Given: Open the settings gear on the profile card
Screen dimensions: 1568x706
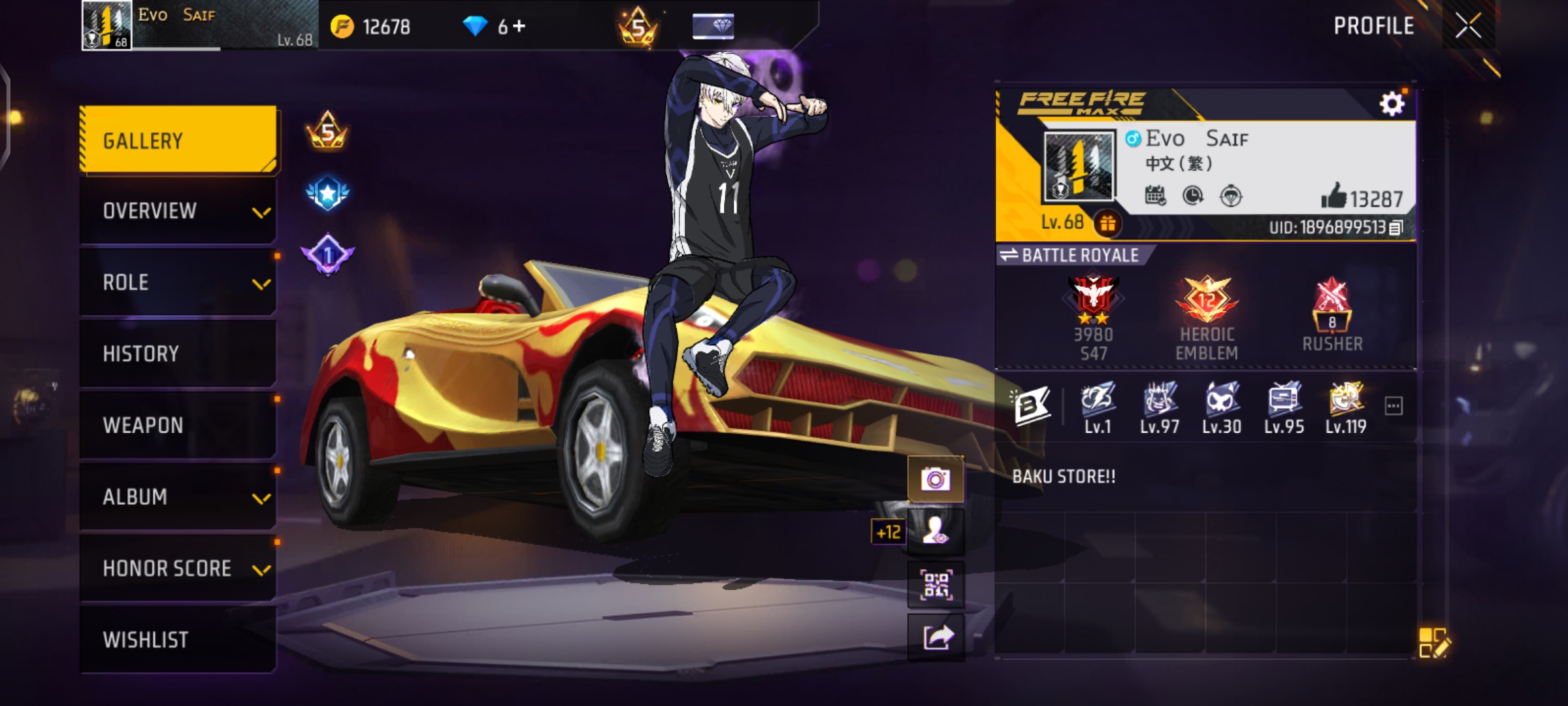Looking at the screenshot, I should click(1393, 103).
